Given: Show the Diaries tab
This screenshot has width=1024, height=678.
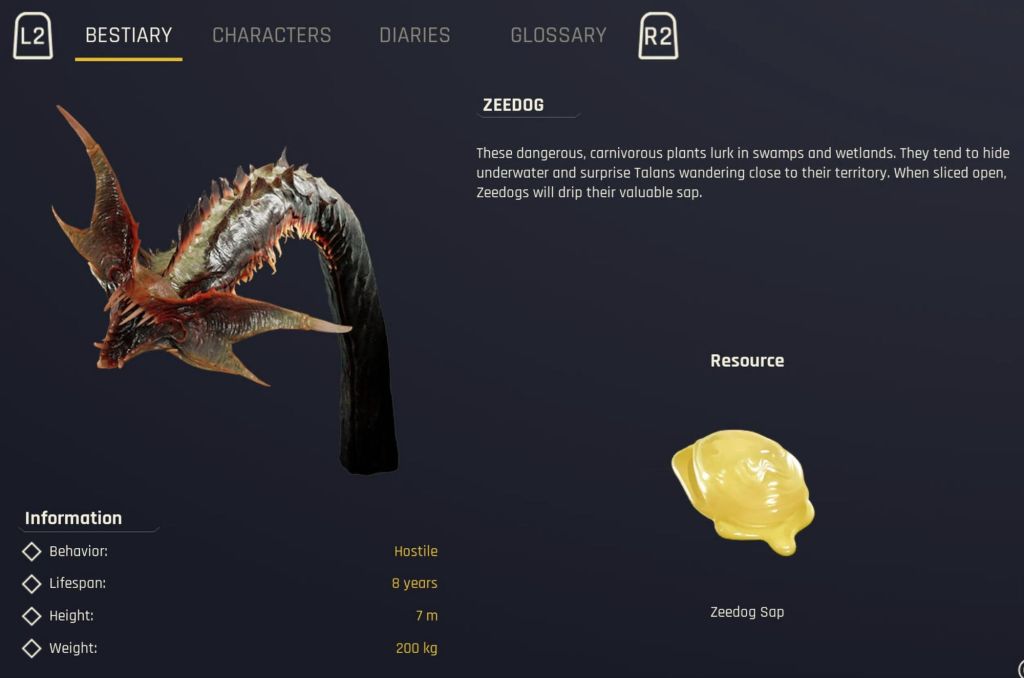Looking at the screenshot, I should click(414, 35).
